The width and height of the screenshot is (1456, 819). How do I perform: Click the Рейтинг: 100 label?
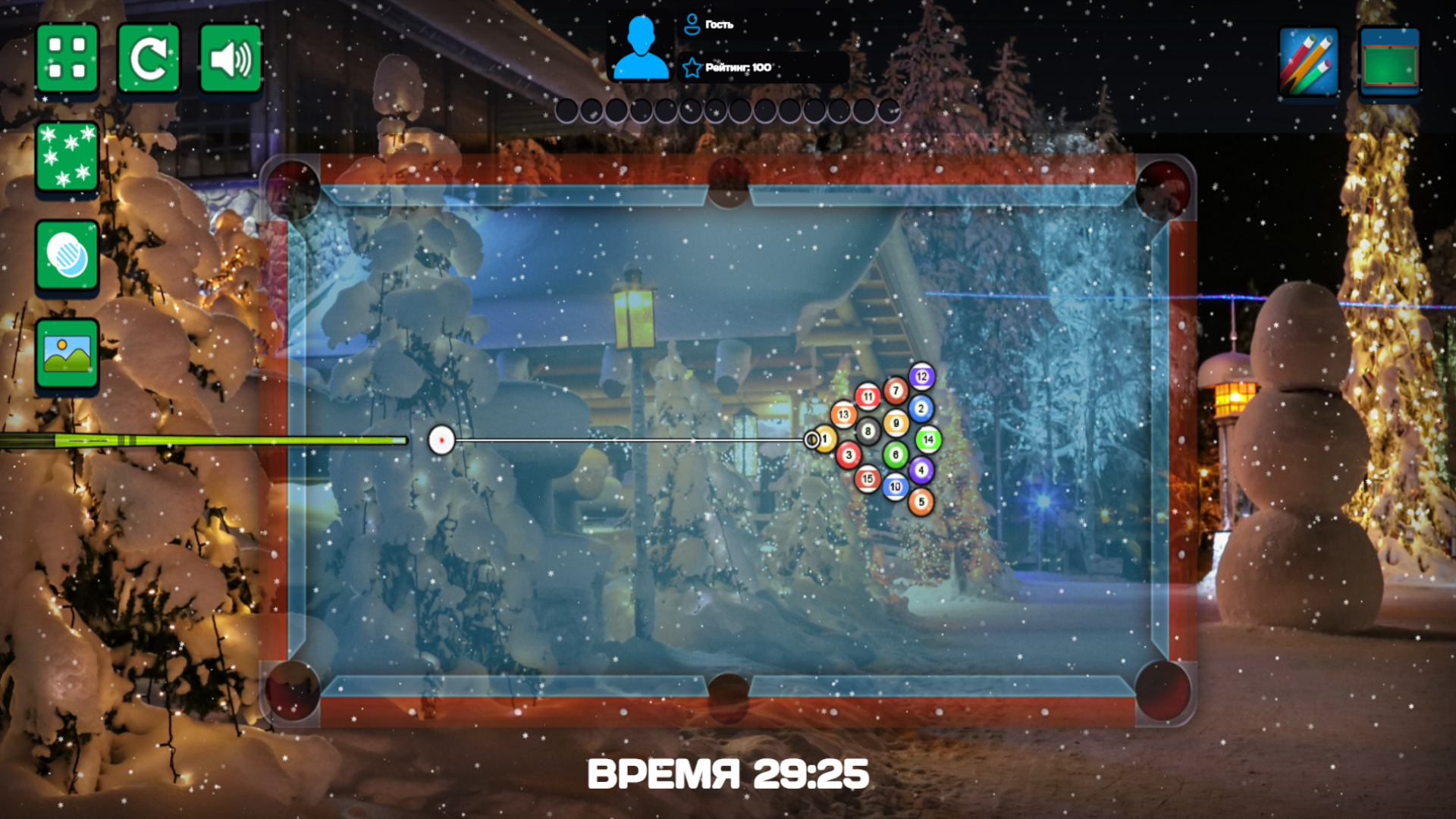click(739, 67)
